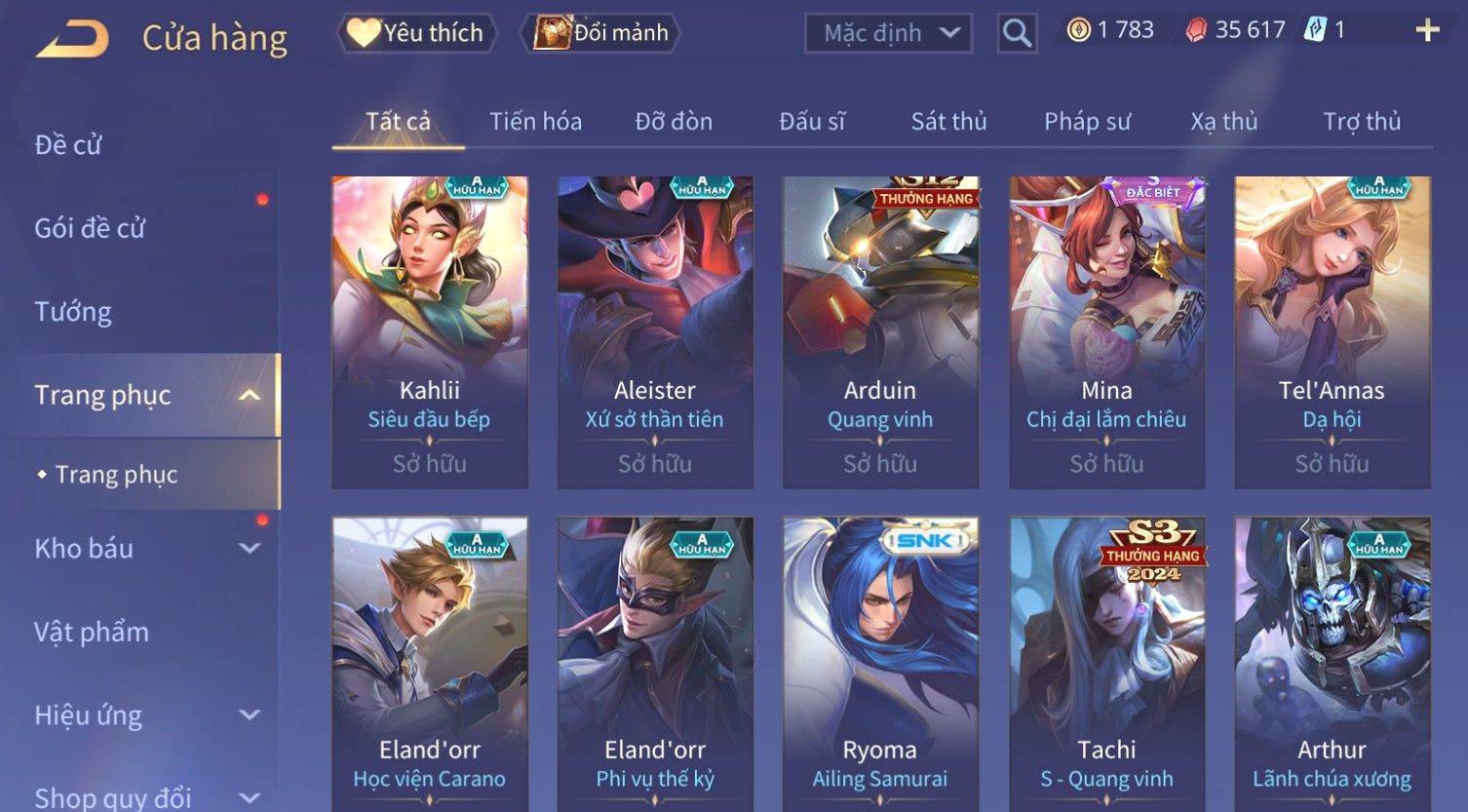Switch to Pháp sư mage tab
Screen dimensions: 1468x812
pos(1087,122)
